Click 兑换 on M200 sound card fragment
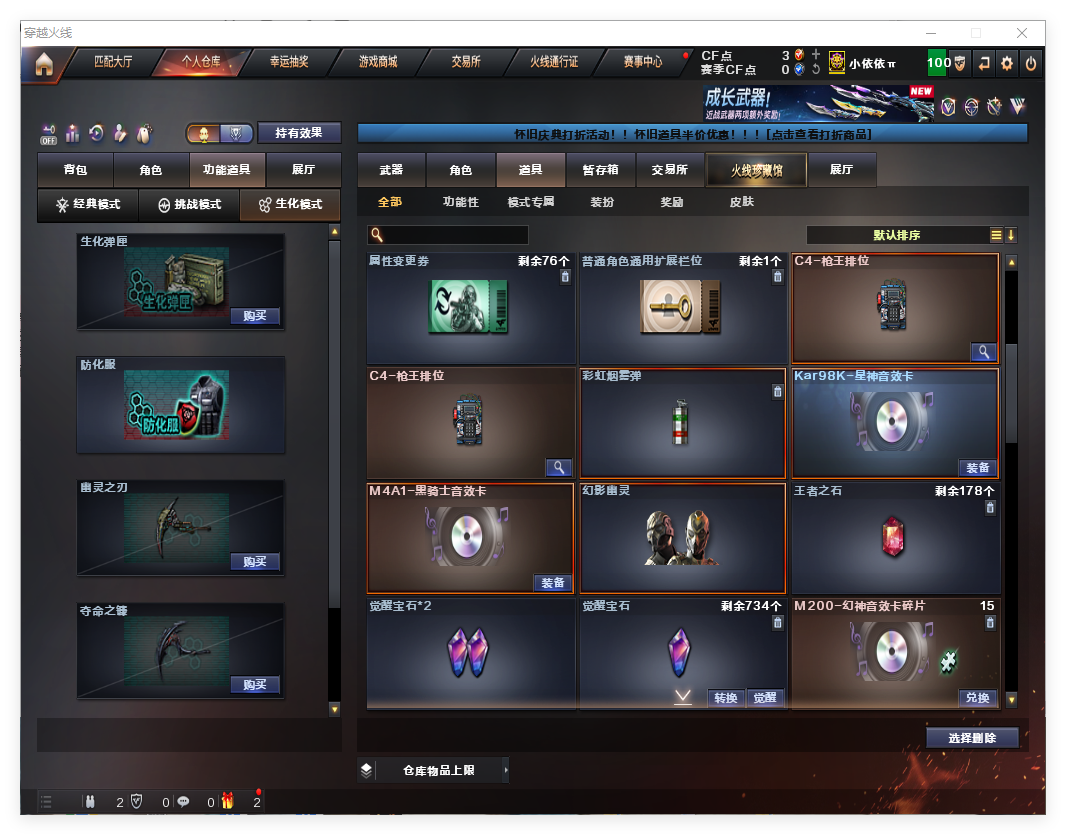 977,698
